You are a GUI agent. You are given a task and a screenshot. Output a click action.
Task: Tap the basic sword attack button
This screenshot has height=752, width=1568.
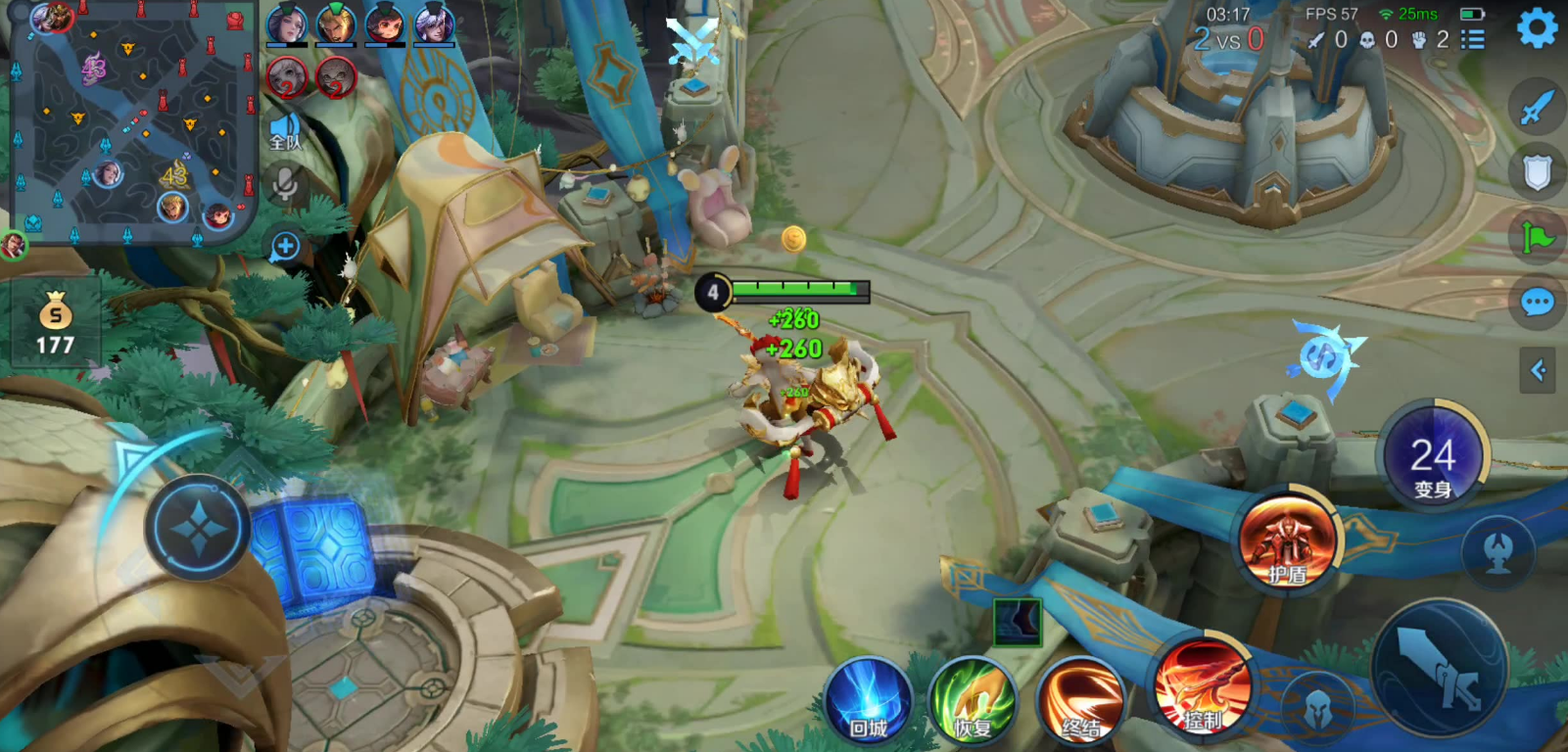1439,668
